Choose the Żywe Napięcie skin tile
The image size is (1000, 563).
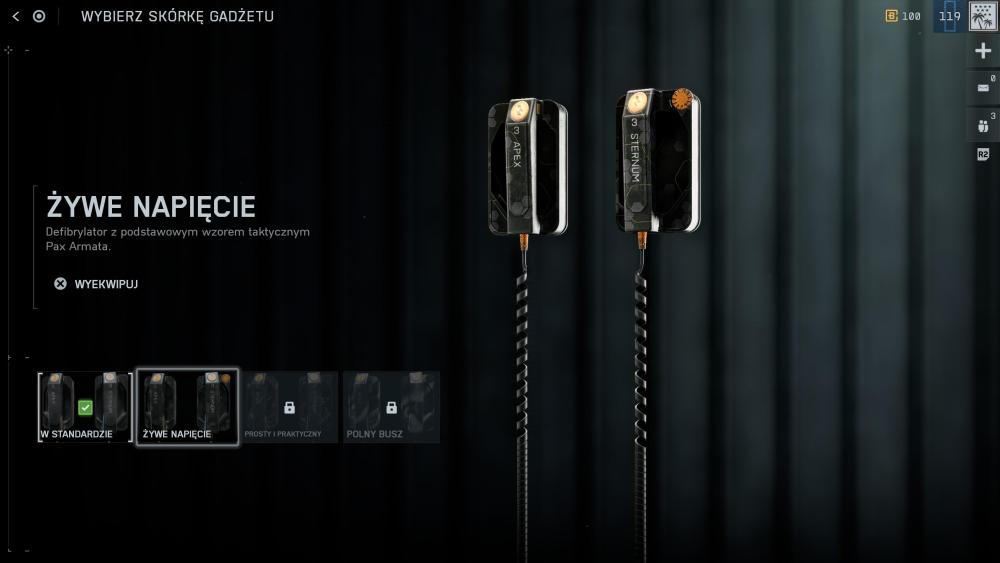point(187,406)
